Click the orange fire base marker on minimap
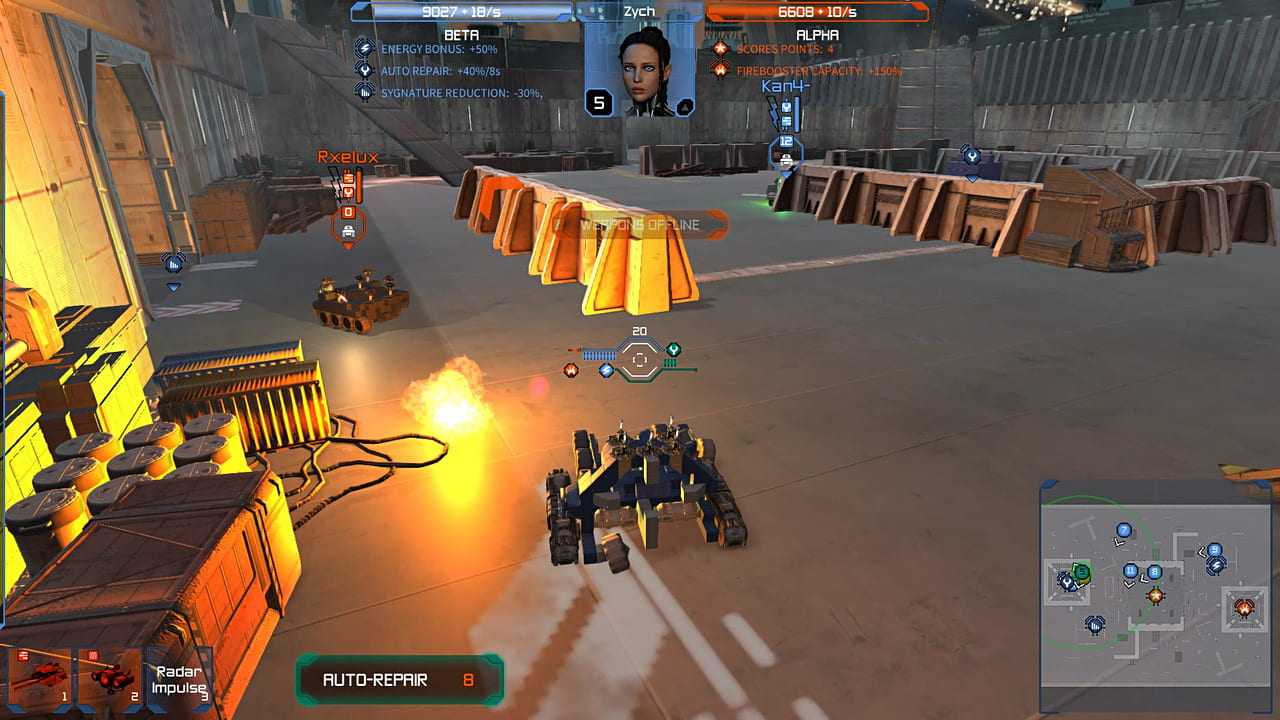 [x=1243, y=607]
